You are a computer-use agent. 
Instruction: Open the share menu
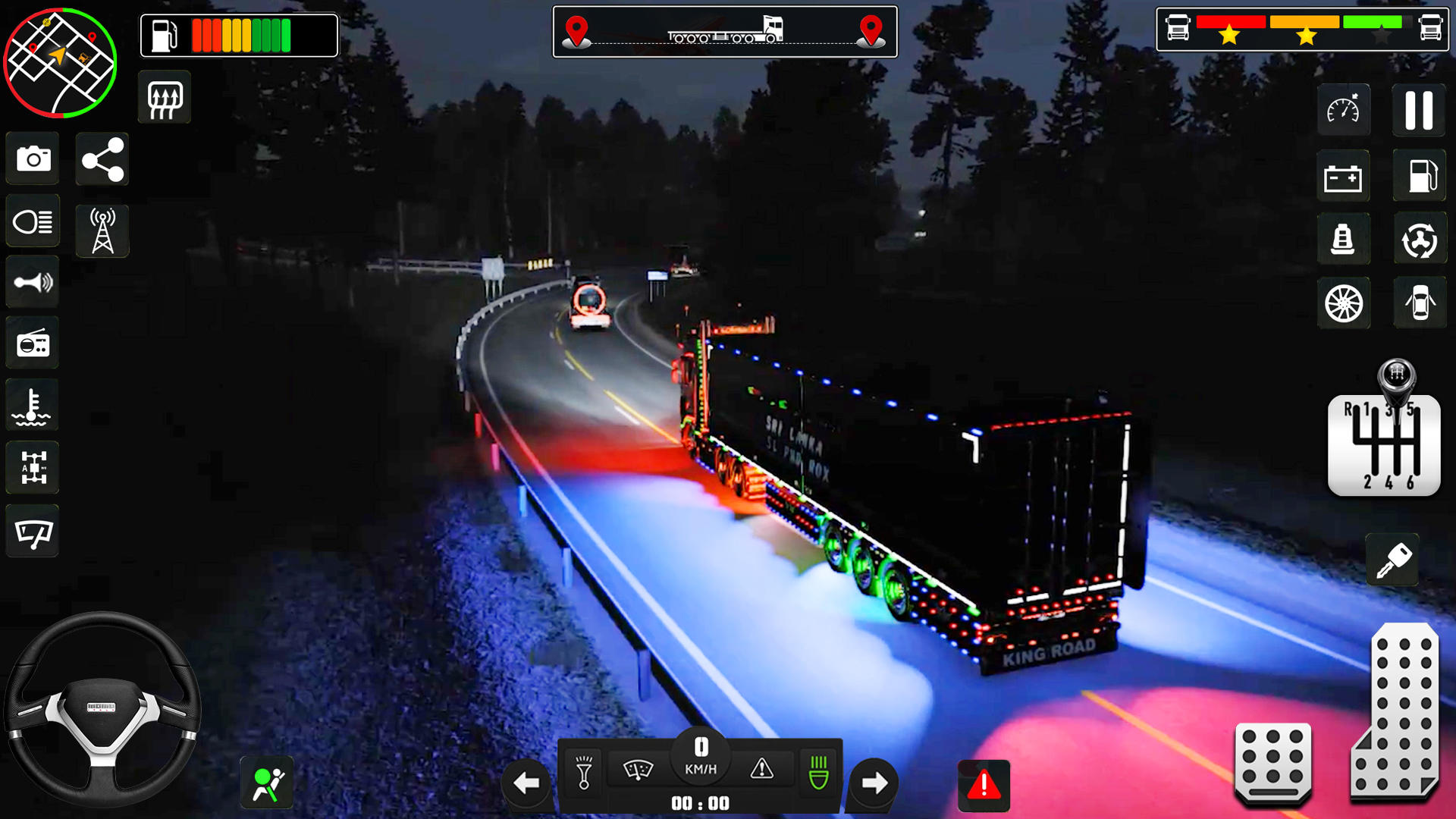[x=102, y=159]
